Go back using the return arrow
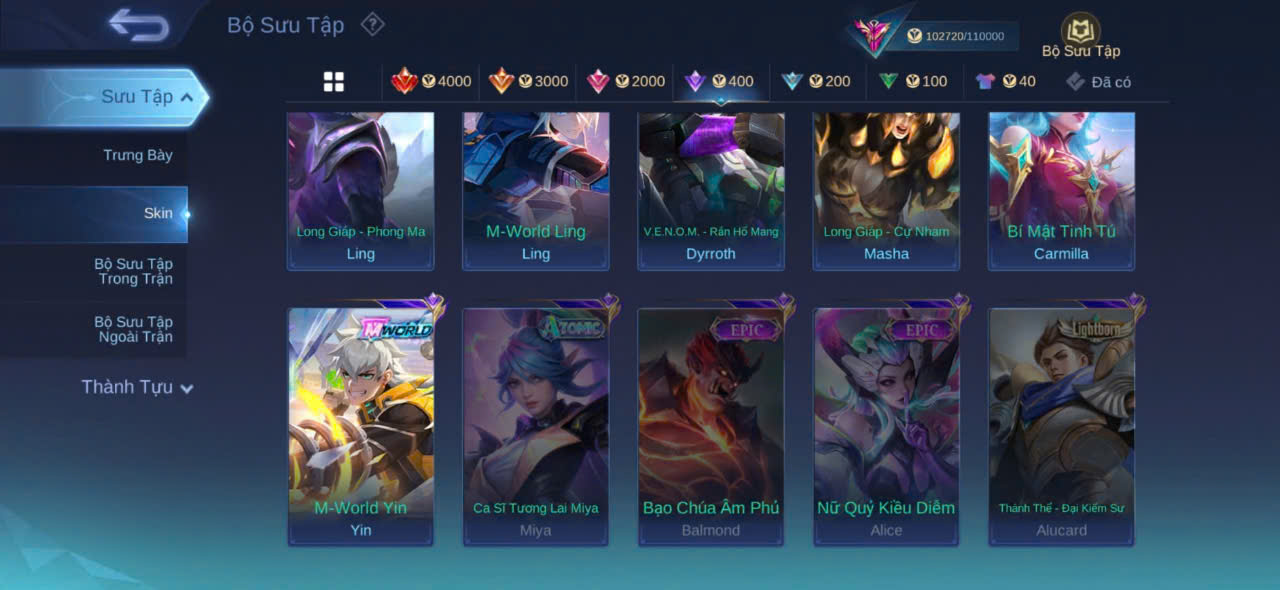 coord(139,25)
